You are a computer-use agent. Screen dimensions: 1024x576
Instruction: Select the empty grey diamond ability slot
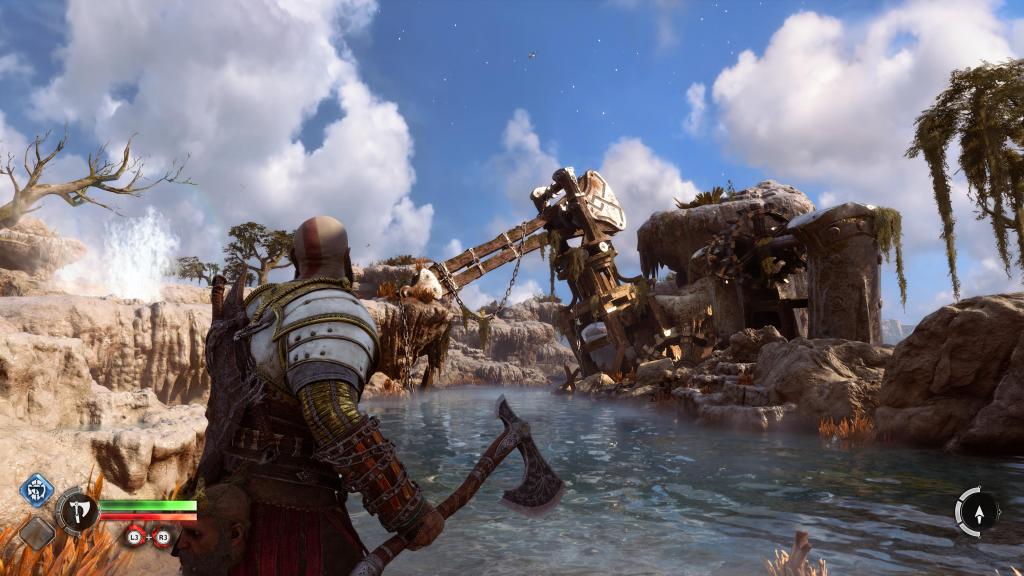[37, 532]
